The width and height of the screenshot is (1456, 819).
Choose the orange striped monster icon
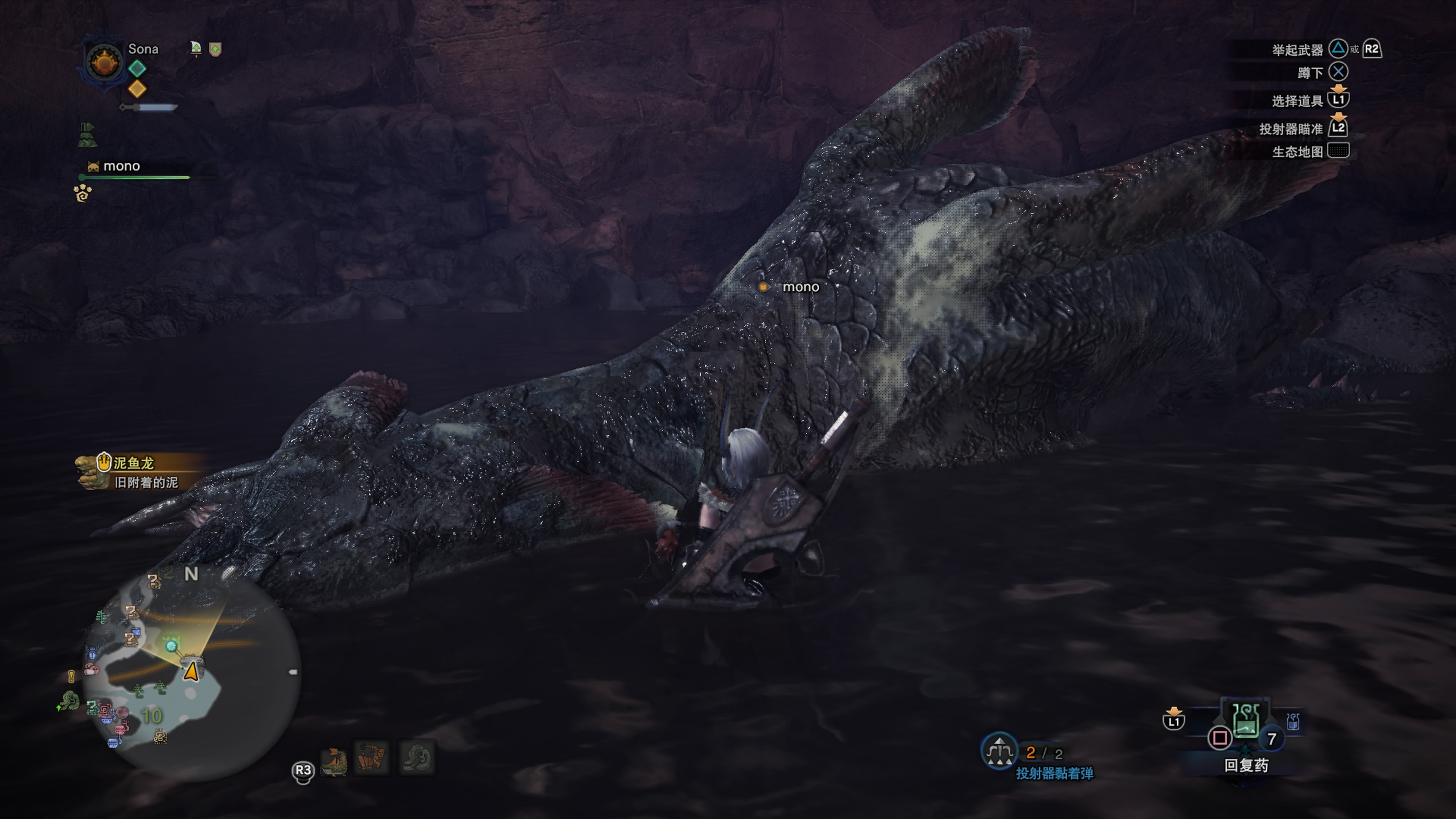(x=372, y=758)
